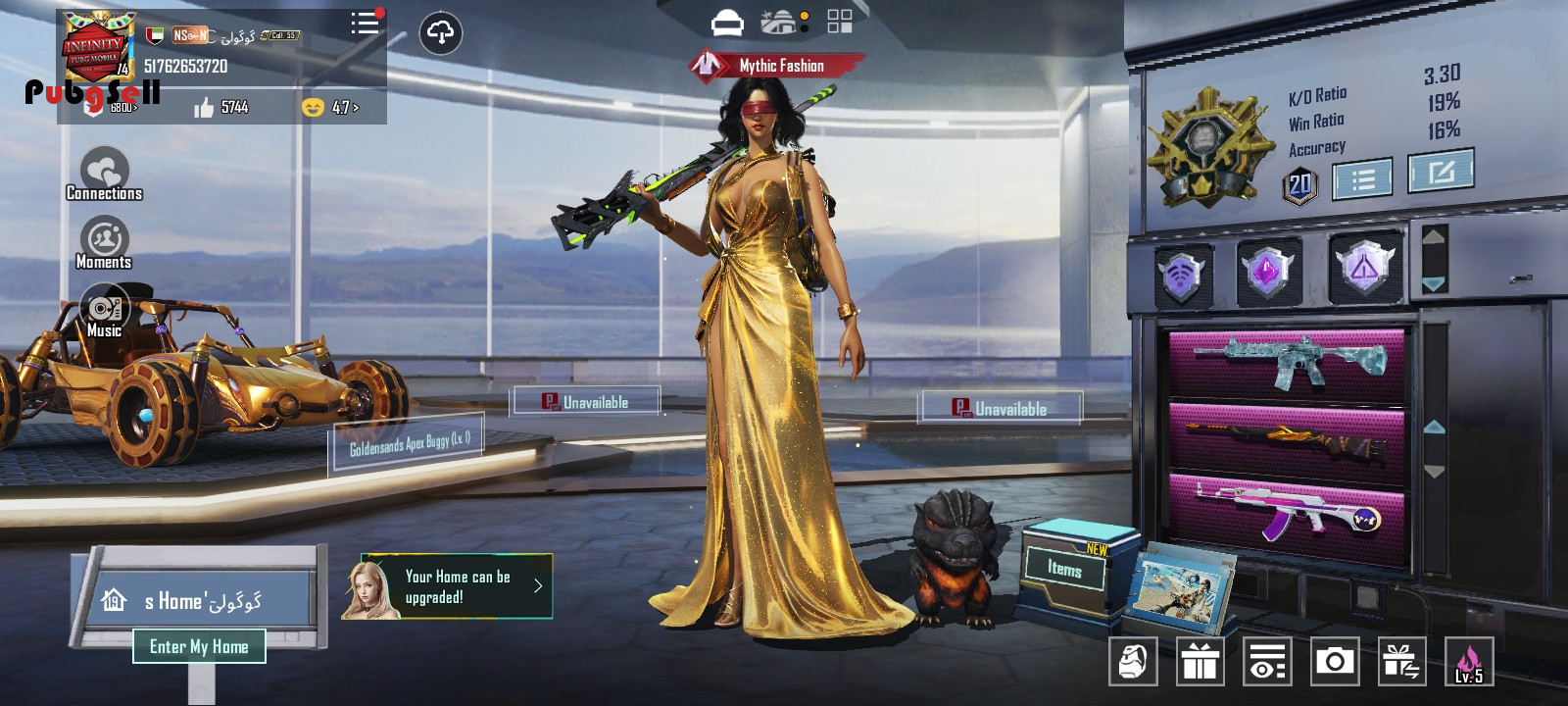The width and height of the screenshot is (1568, 706).
Task: Click the edit profile stats button
Action: pos(1440,173)
